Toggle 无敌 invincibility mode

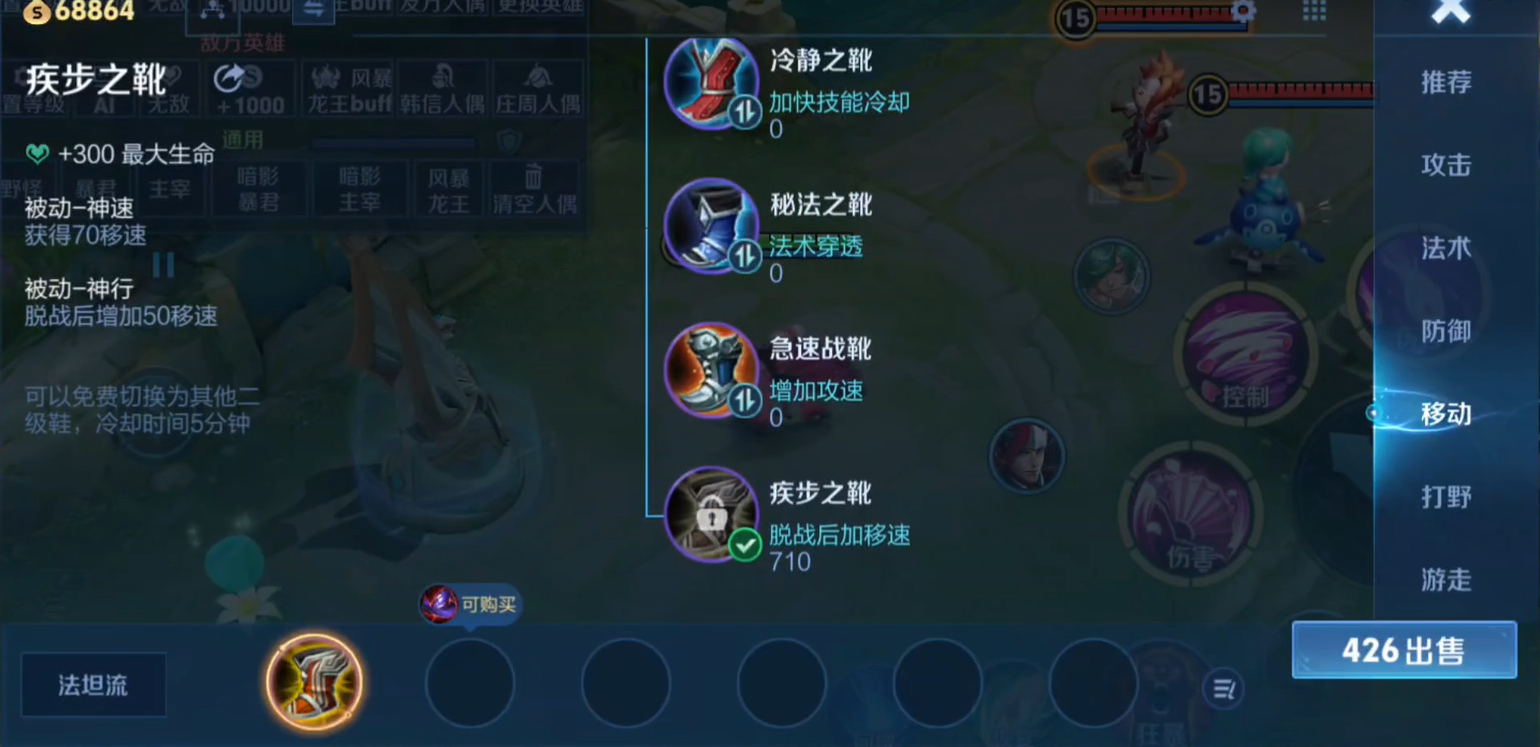(x=170, y=89)
